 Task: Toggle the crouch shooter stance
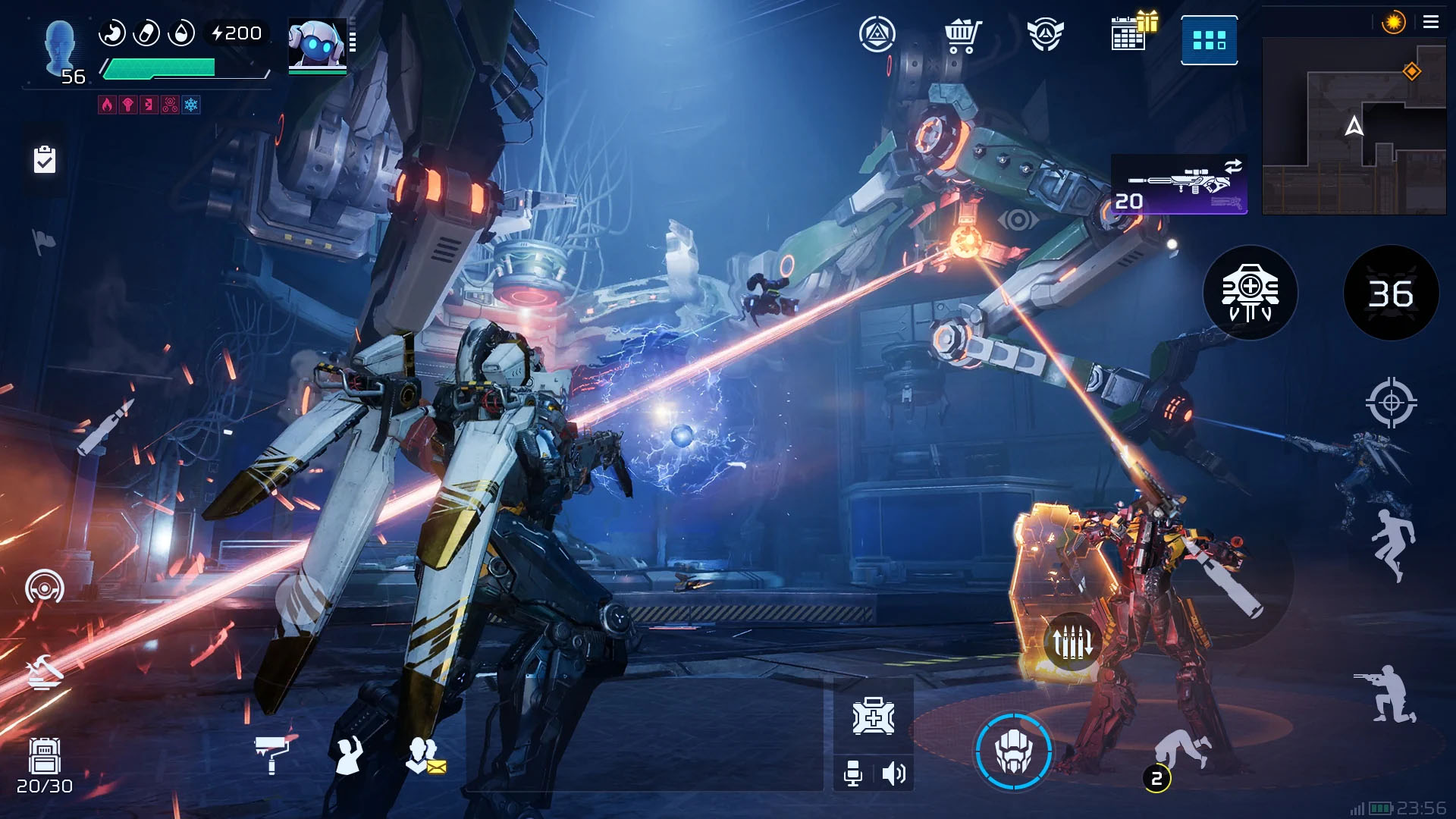pos(1387,694)
